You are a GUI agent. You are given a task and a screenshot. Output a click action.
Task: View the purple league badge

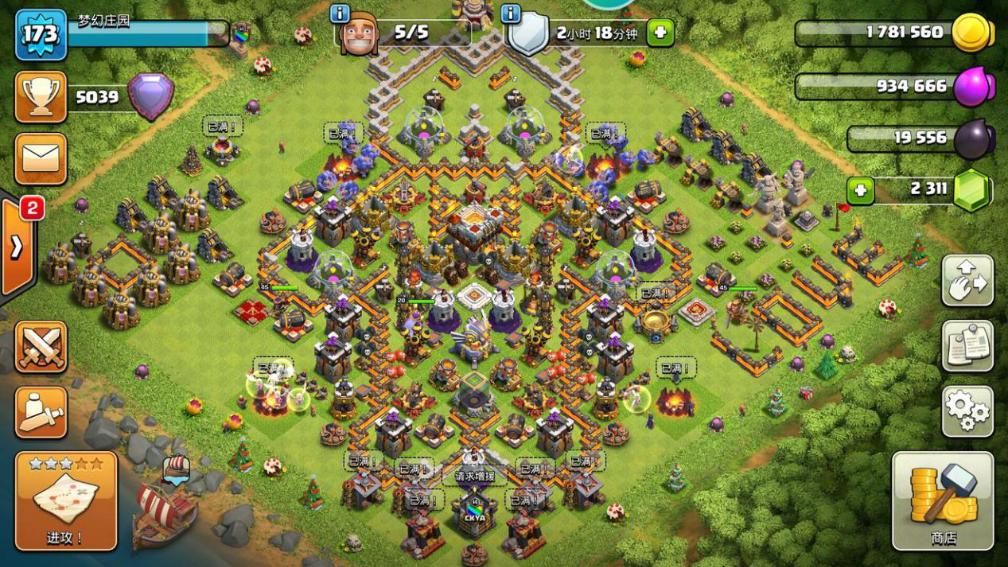tap(150, 97)
